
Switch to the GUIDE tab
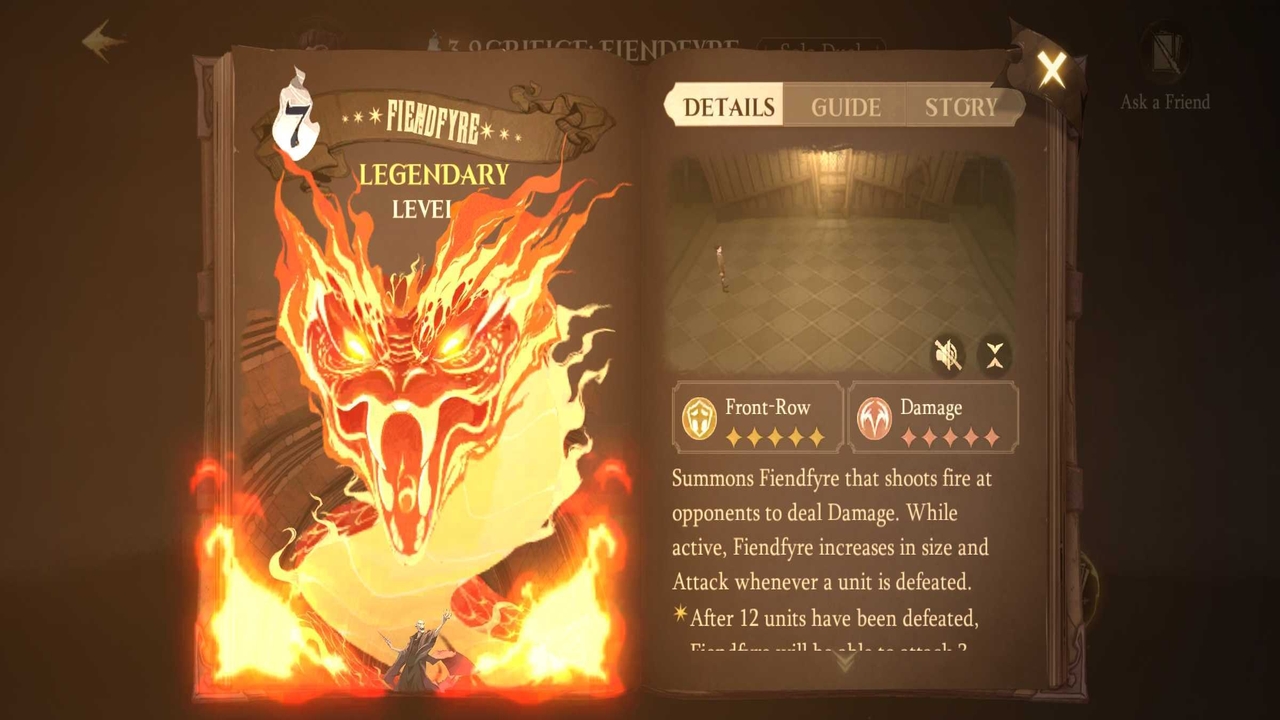tap(843, 106)
